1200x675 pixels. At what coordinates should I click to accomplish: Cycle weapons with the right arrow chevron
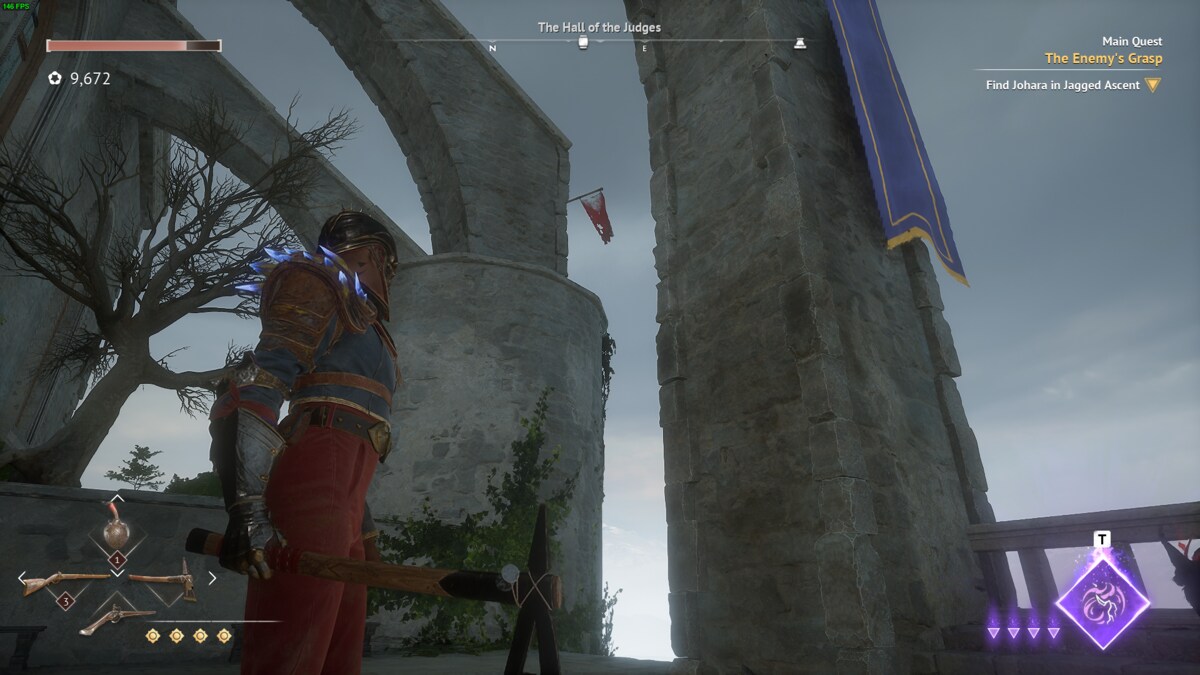tap(212, 577)
